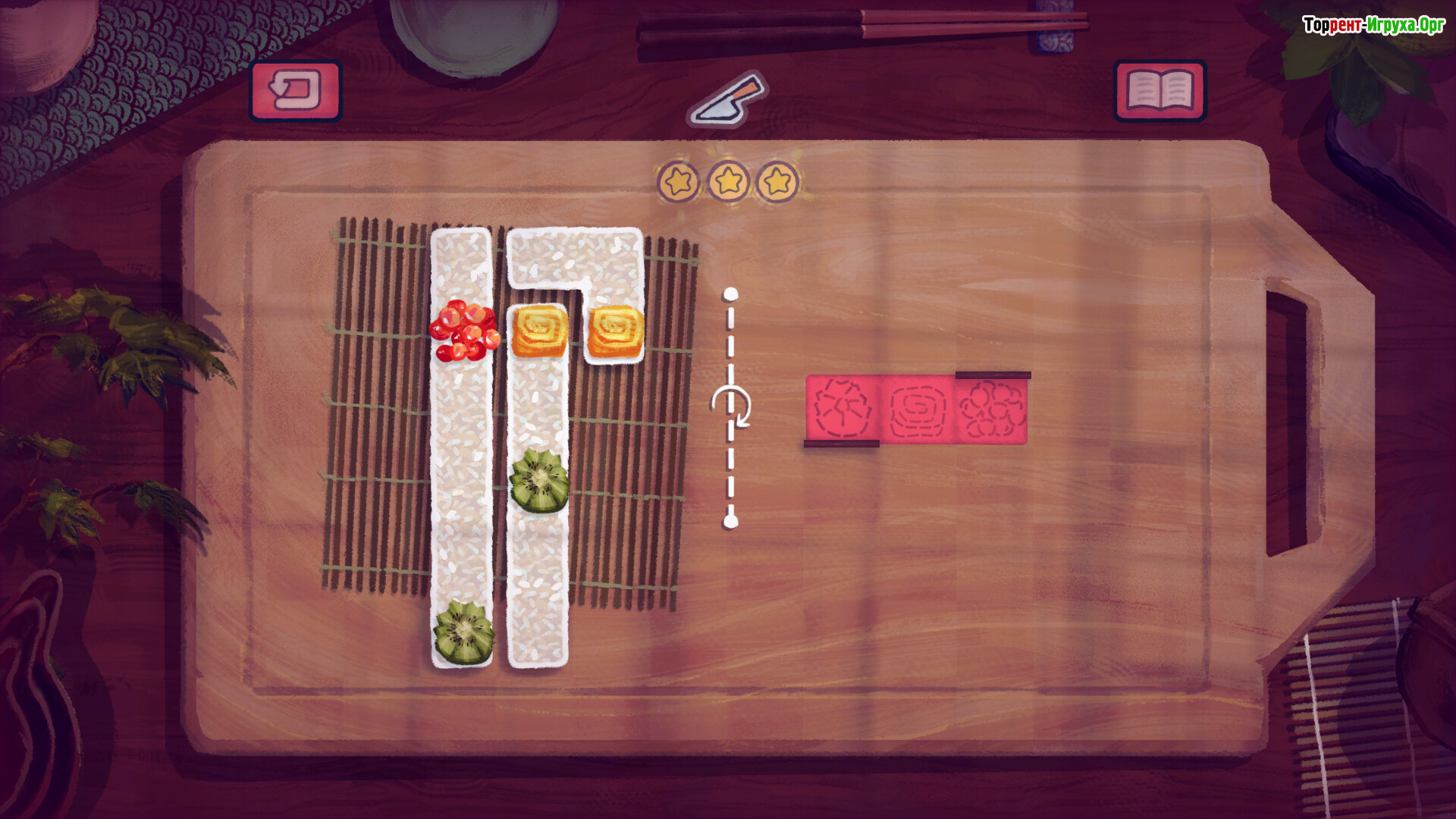
Task: Click the pink undo arrow button
Action: pyautogui.click(x=296, y=91)
